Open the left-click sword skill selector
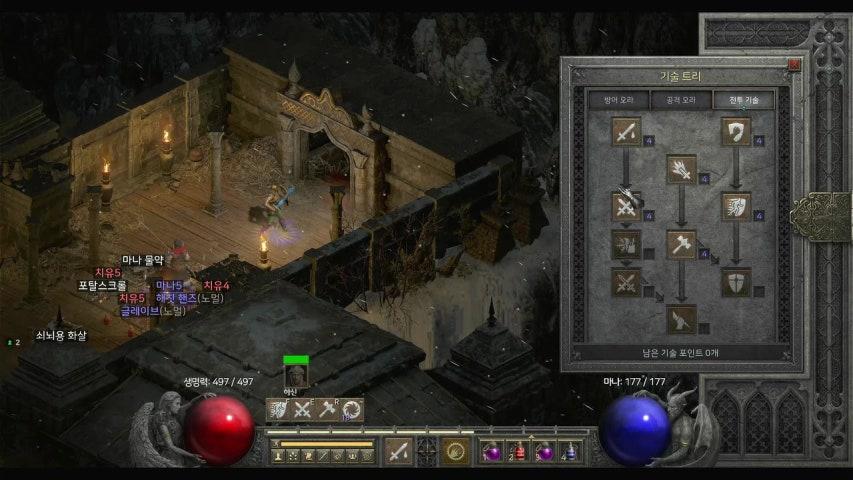This screenshot has height=480, width=853. click(x=398, y=451)
